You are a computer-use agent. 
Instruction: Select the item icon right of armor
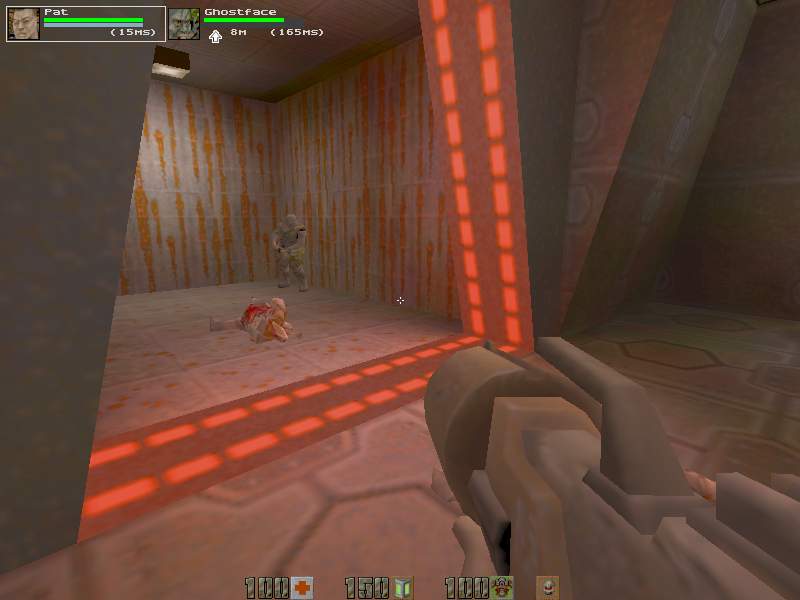point(548,588)
